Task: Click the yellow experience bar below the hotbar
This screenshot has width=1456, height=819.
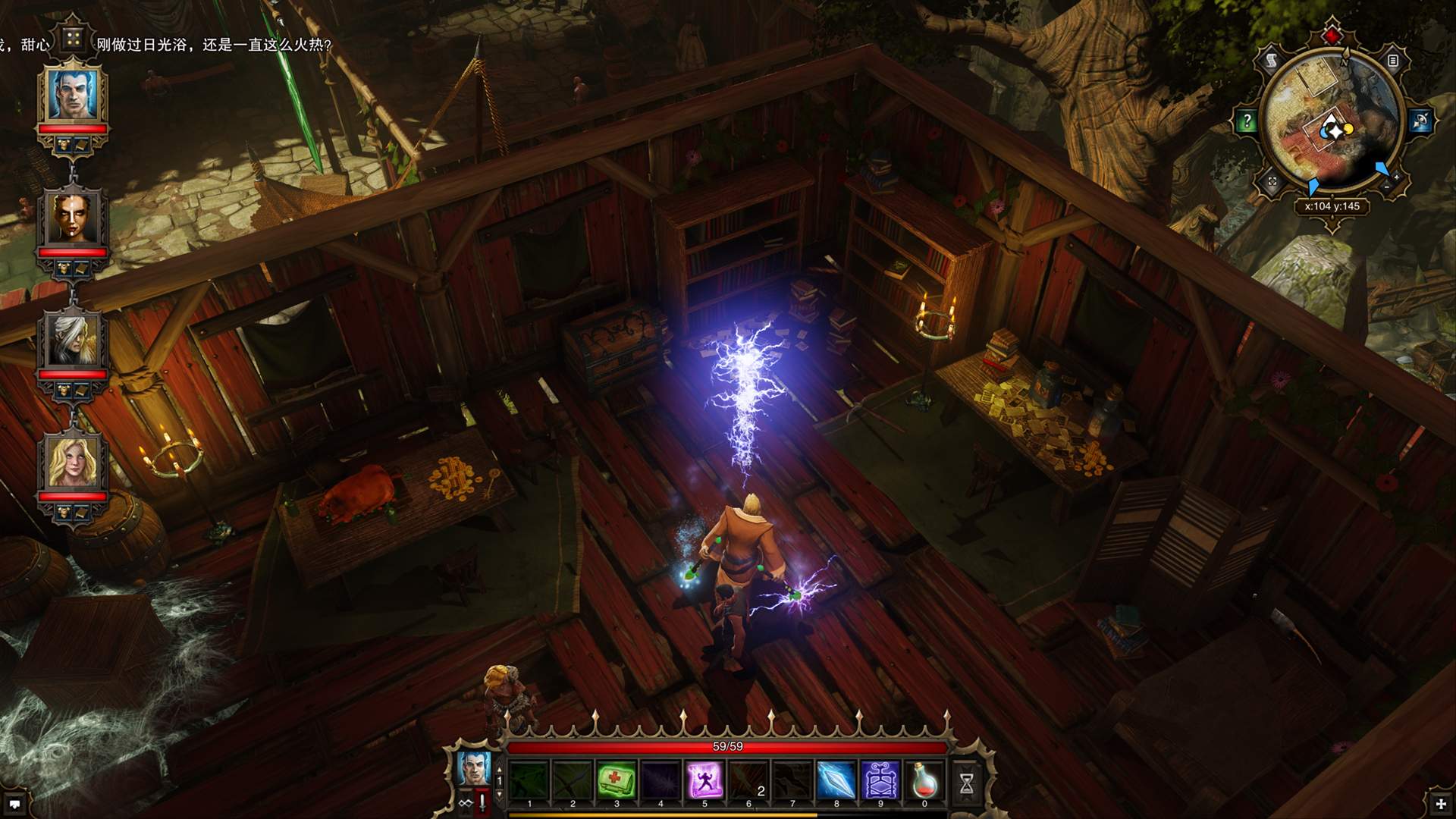Action: (682, 814)
